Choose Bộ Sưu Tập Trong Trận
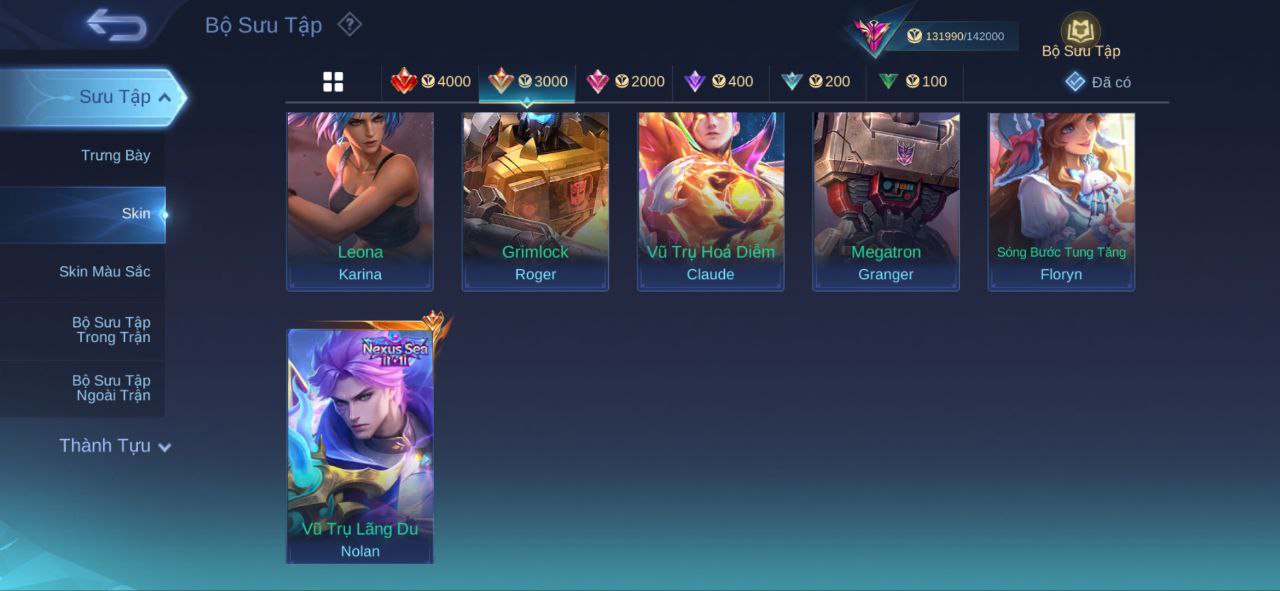 [110, 330]
